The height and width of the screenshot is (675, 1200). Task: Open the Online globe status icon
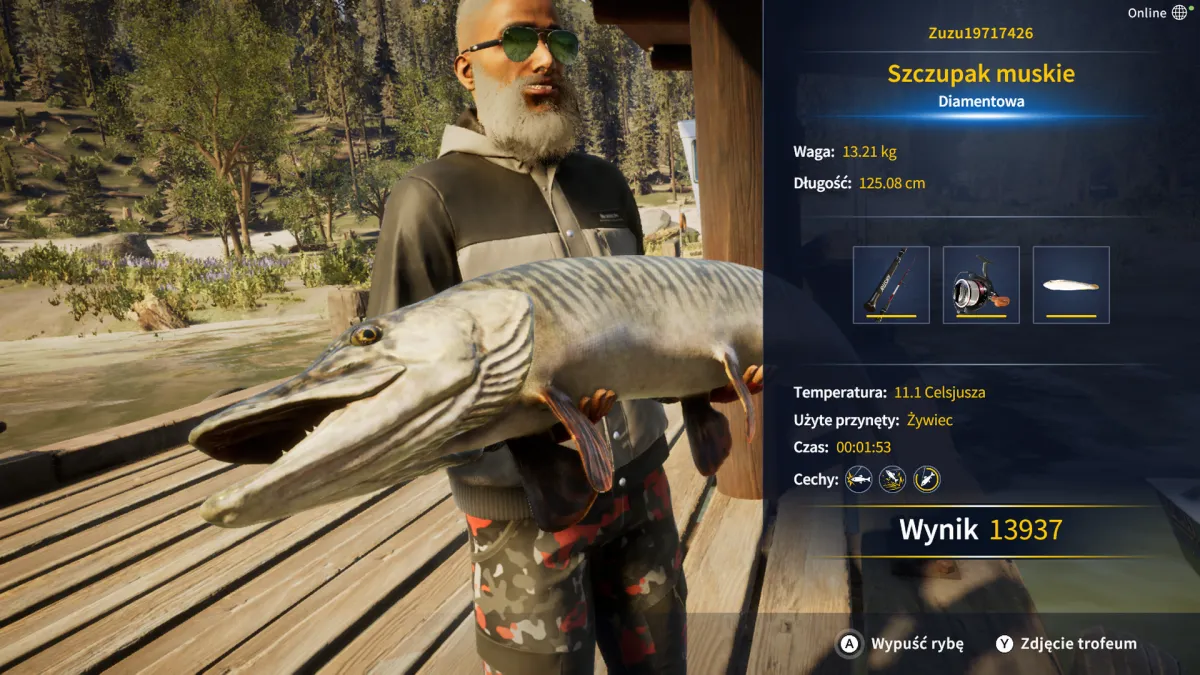point(1180,13)
